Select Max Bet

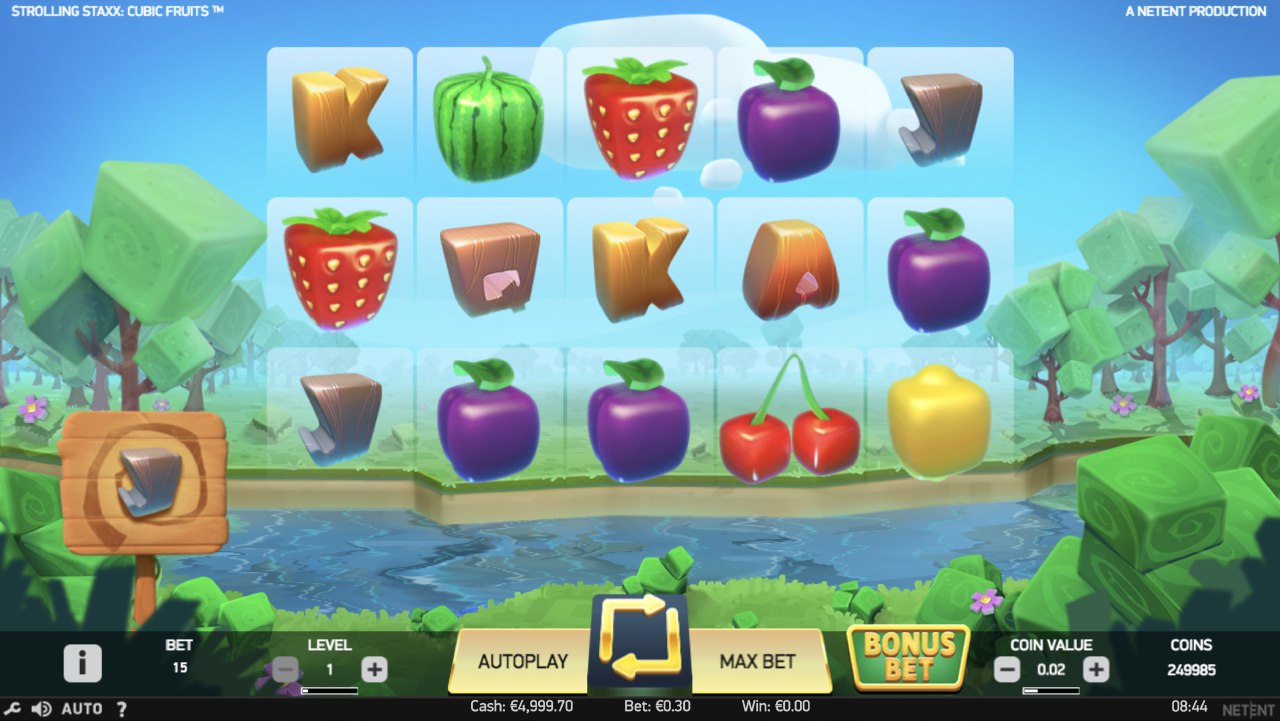coord(757,661)
